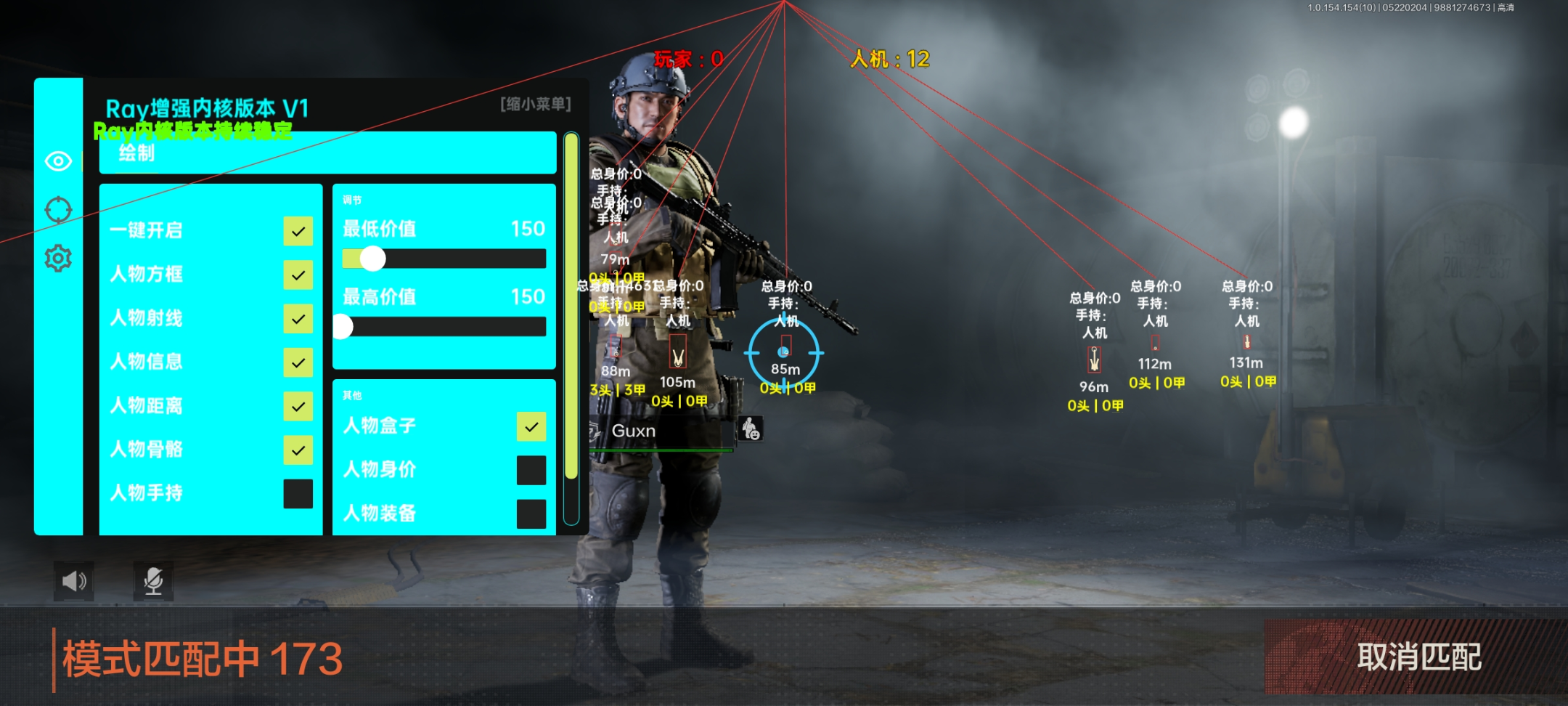
Task: Cancel matchmaking with the 取消匹配 button
Action: 1418,657
